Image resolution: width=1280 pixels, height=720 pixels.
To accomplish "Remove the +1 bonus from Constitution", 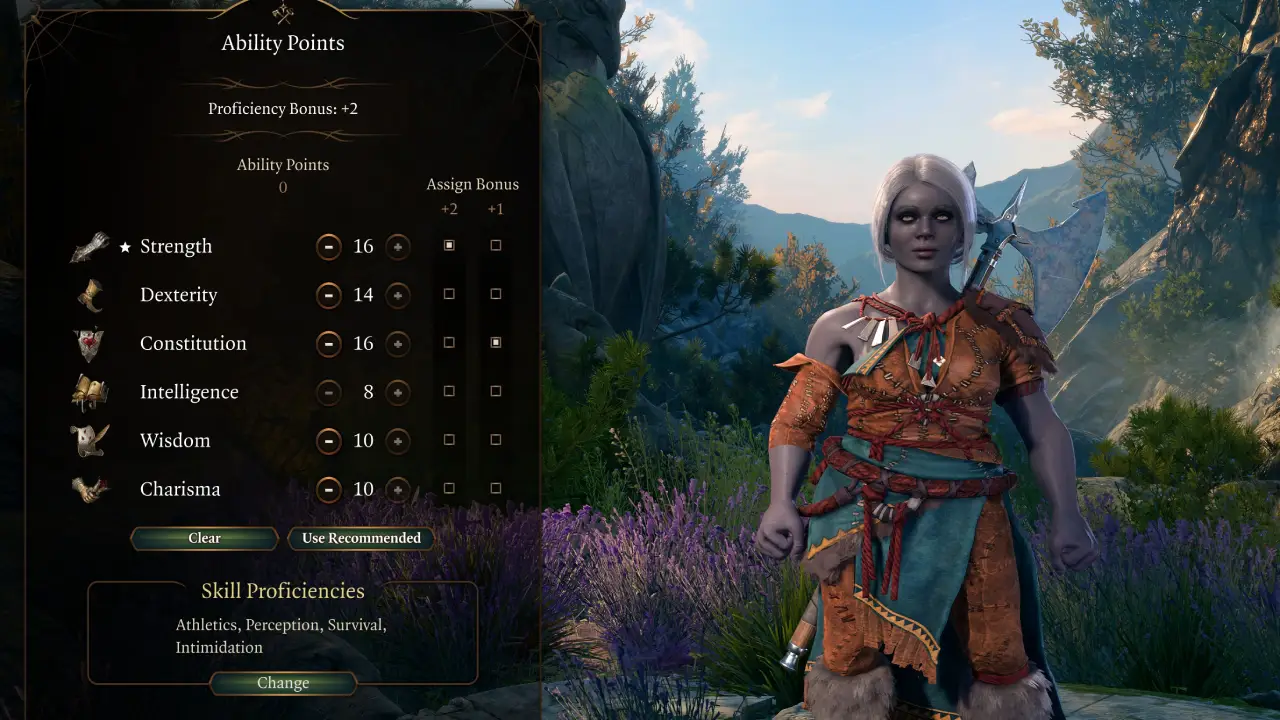I will (x=495, y=342).
